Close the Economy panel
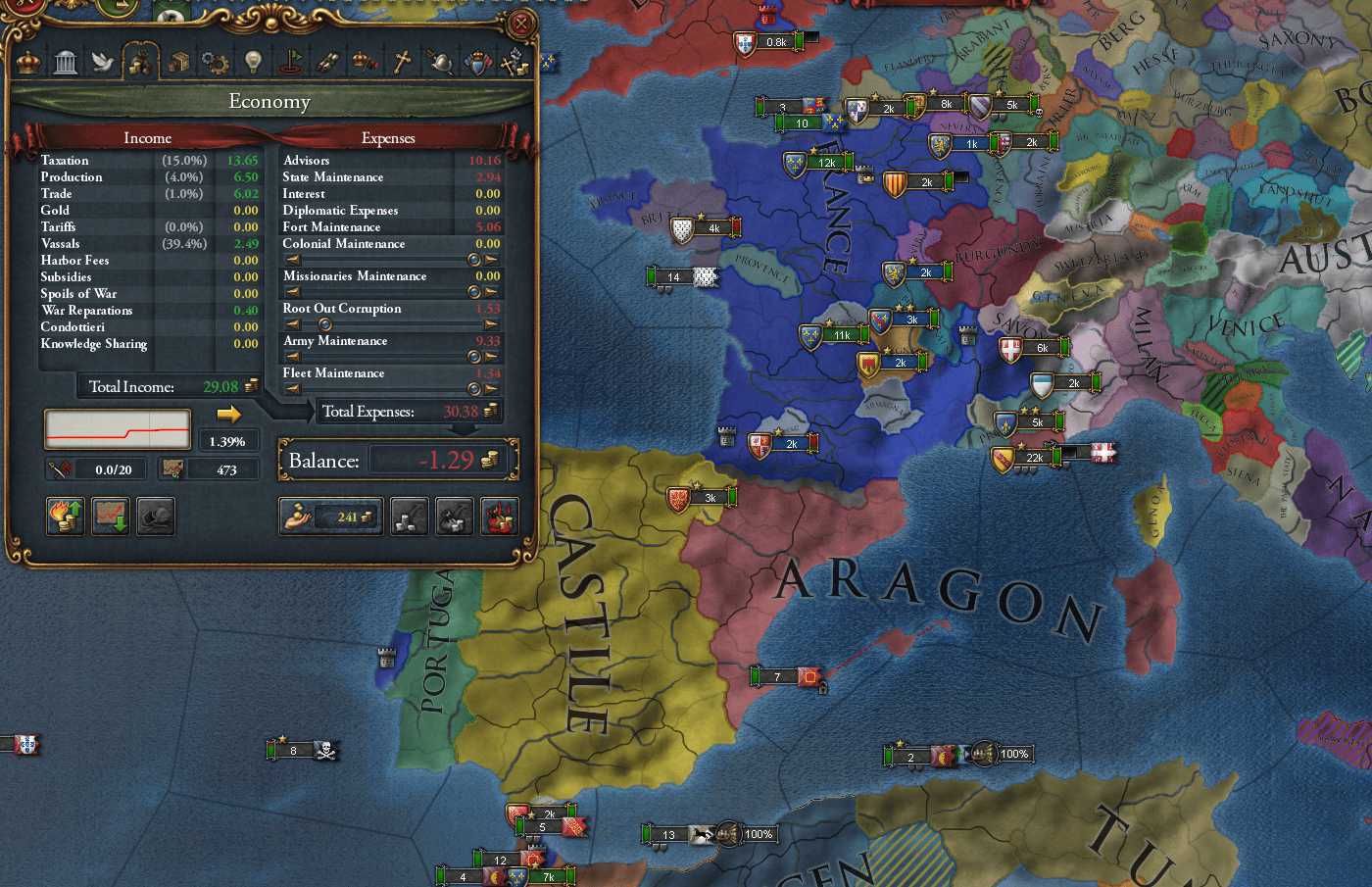 tap(522, 24)
